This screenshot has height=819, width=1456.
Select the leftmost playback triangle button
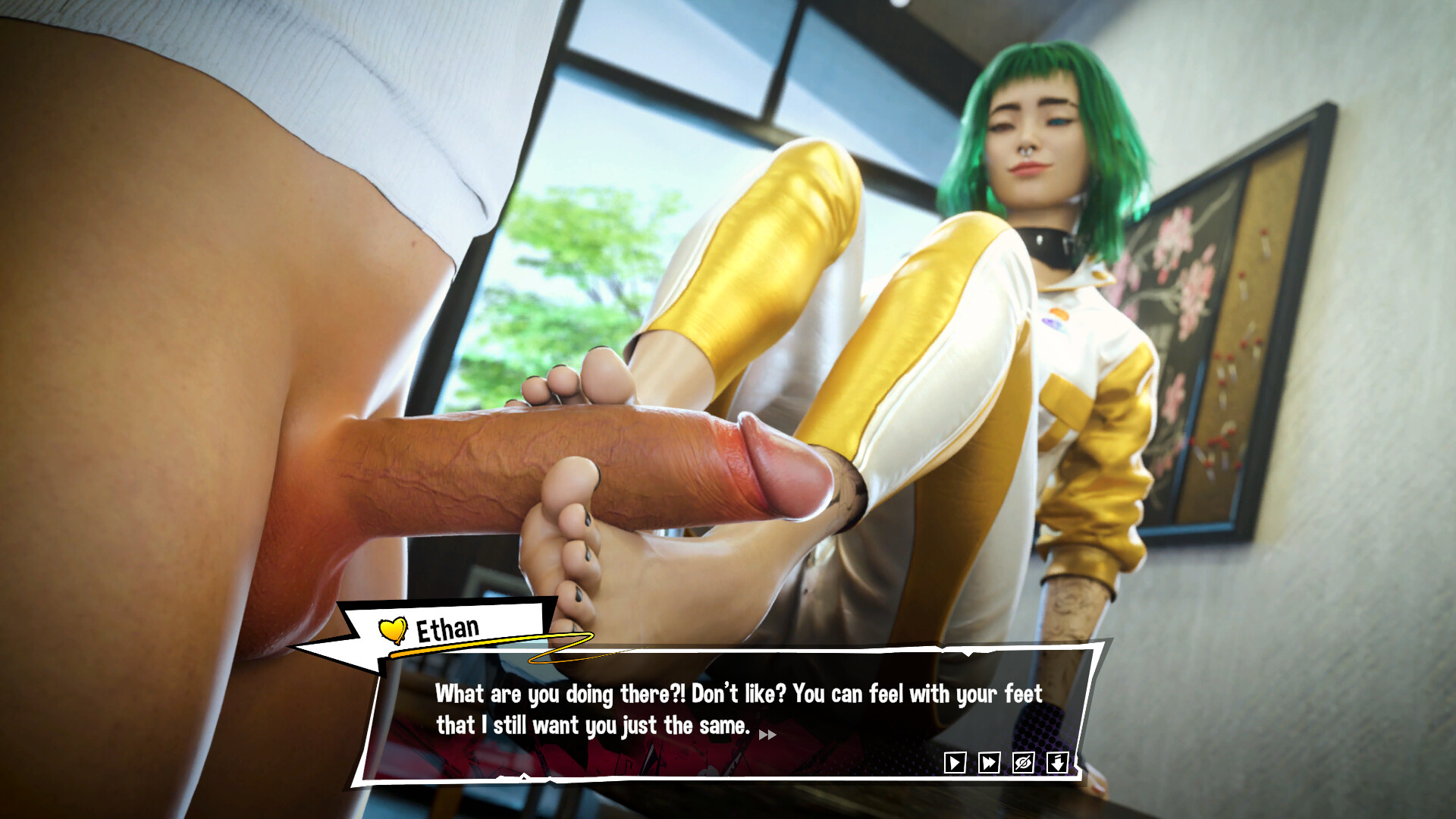pos(955,762)
